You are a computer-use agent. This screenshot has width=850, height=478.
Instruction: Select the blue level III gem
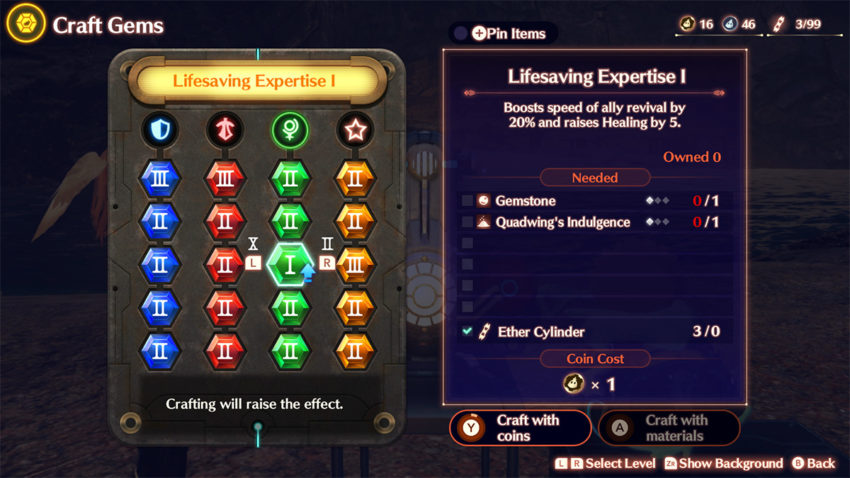159,178
